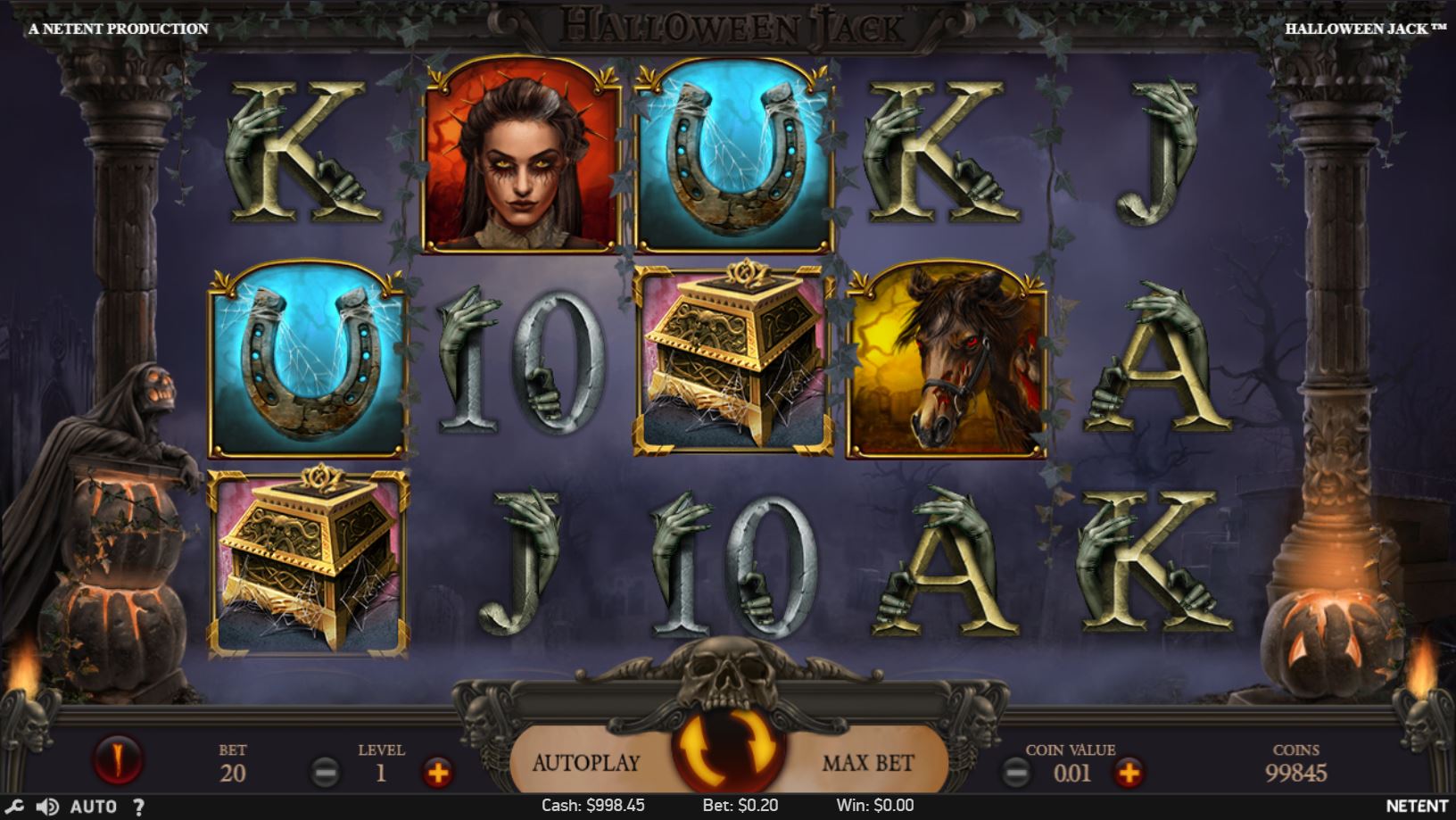Mute game sound with the speaker icon
The image size is (1456, 820).
point(49,805)
